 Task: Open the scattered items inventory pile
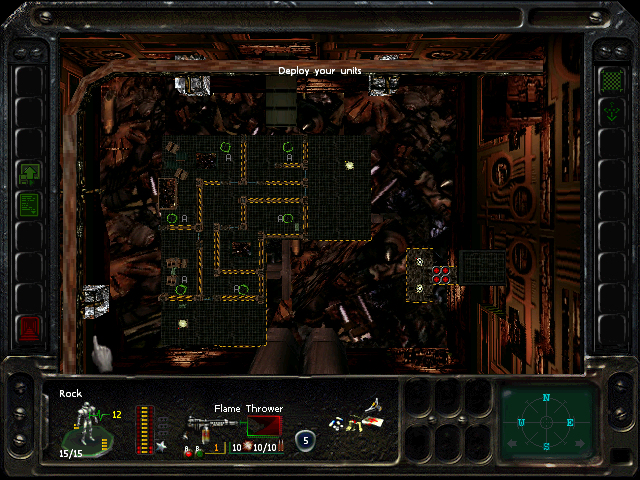pos(358,419)
